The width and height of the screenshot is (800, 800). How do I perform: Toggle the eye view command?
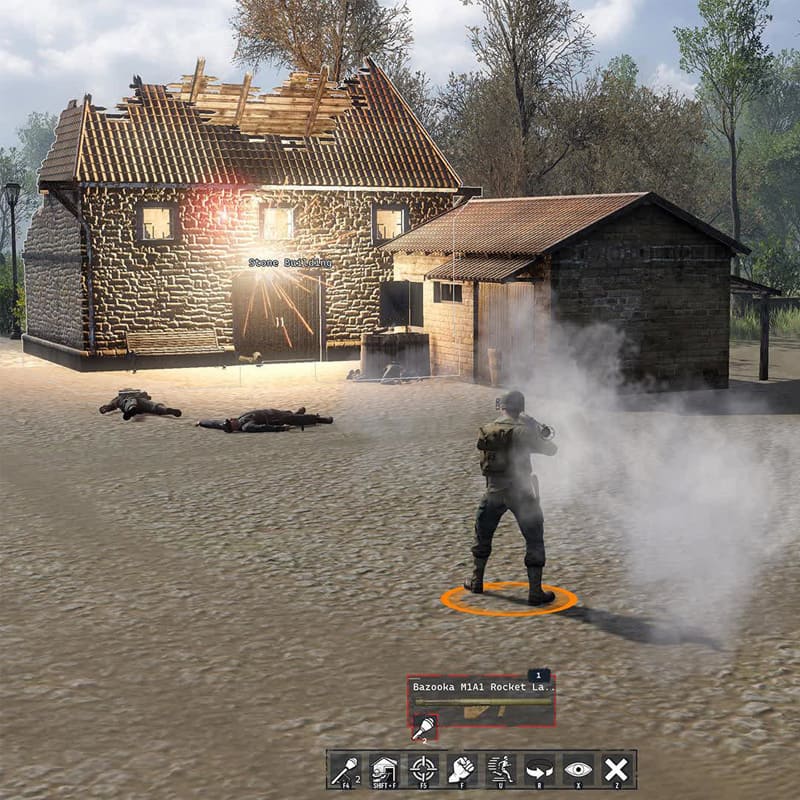578,770
